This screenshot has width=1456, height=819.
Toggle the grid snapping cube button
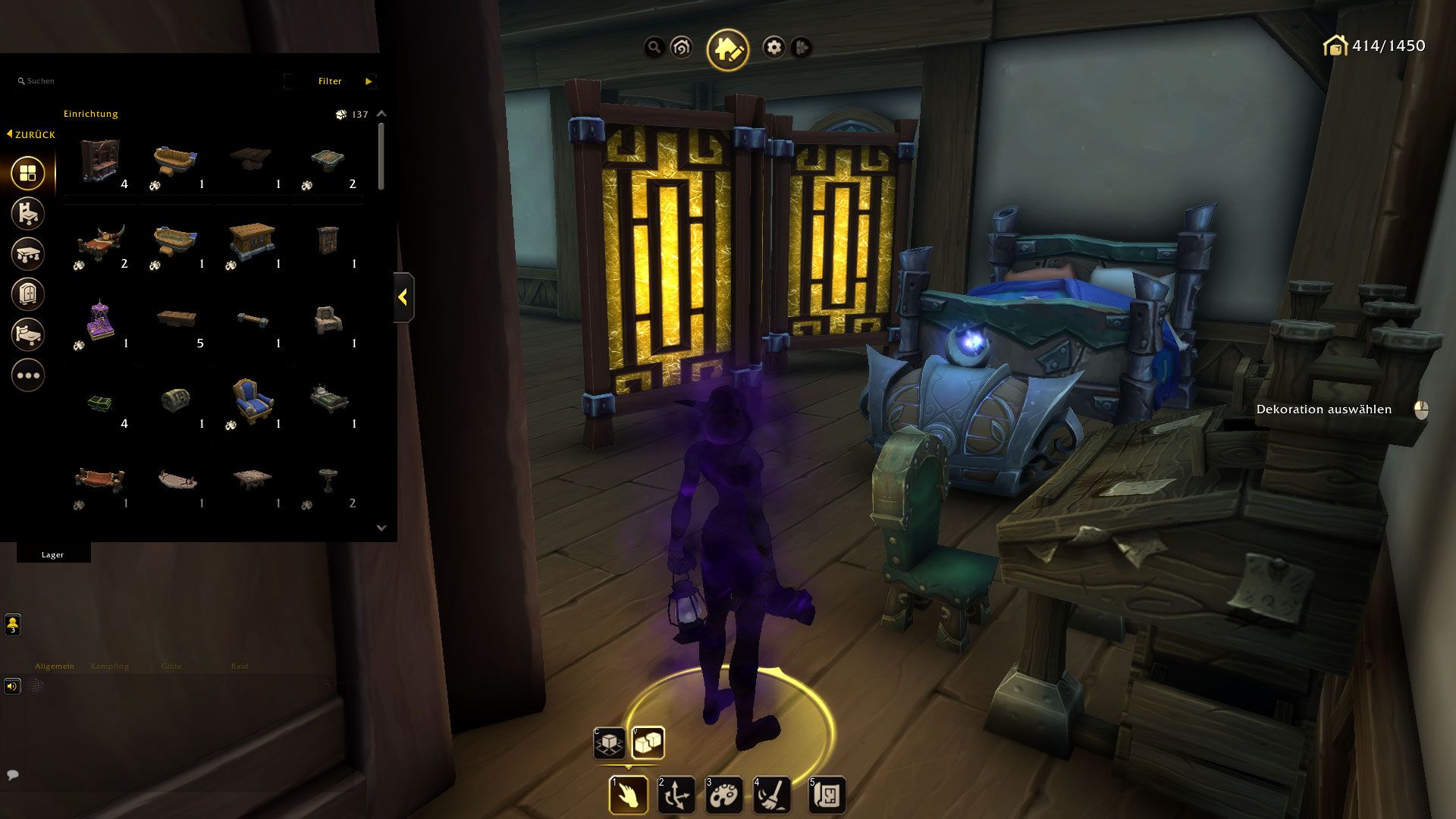click(x=609, y=743)
